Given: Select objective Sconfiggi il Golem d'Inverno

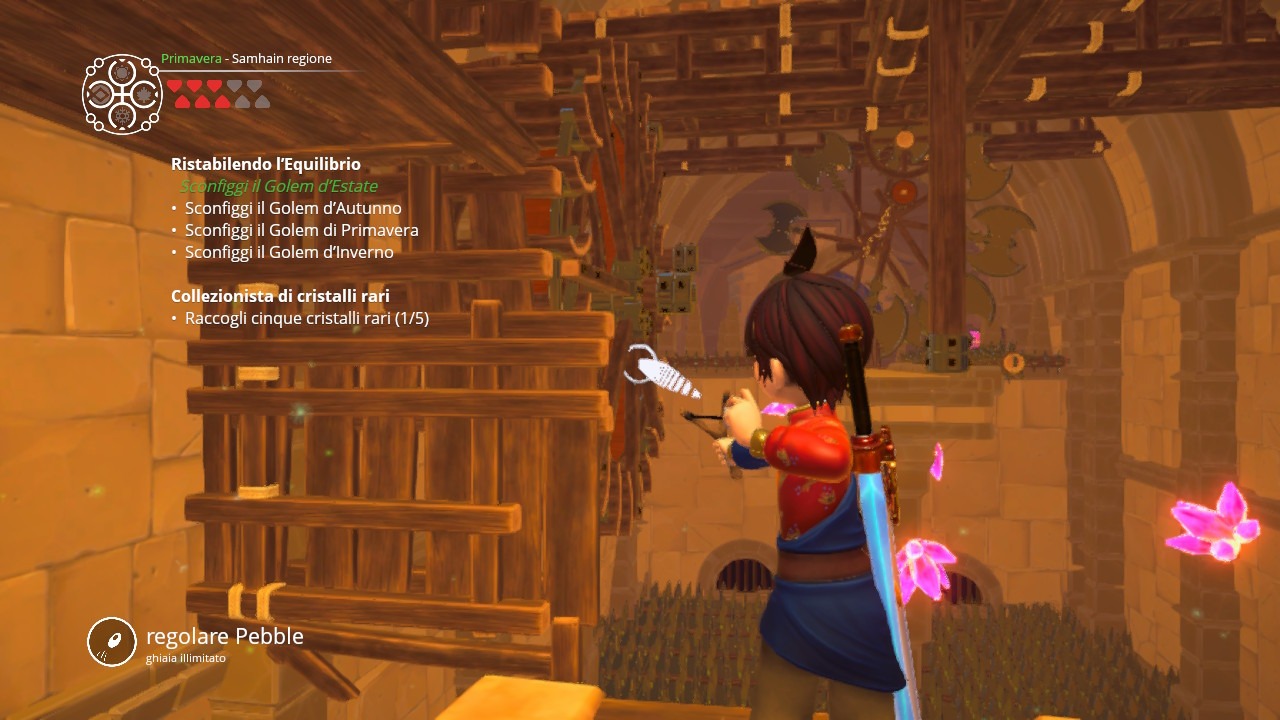Looking at the screenshot, I should [x=288, y=252].
